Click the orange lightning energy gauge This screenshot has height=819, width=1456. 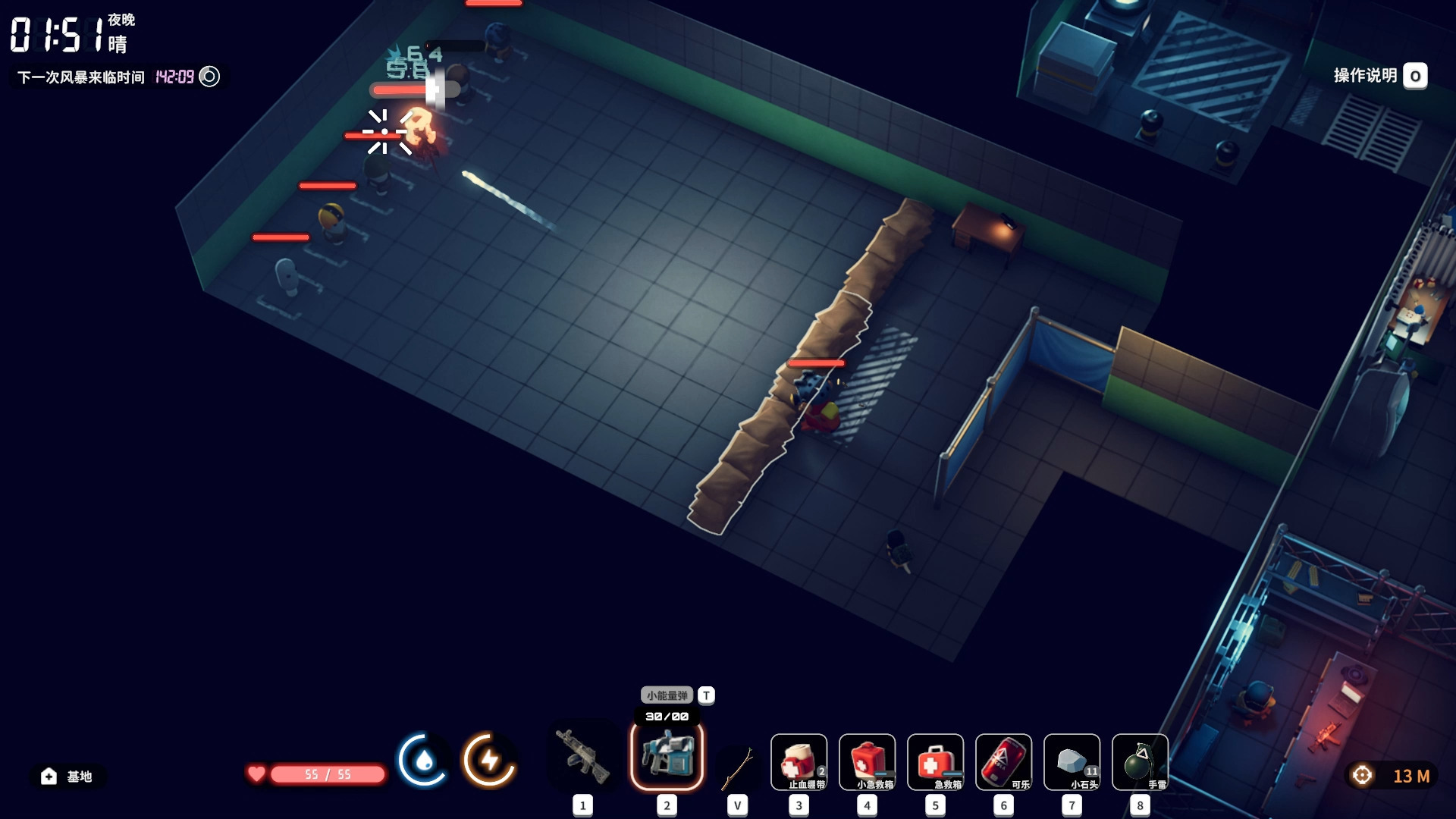pos(489,760)
